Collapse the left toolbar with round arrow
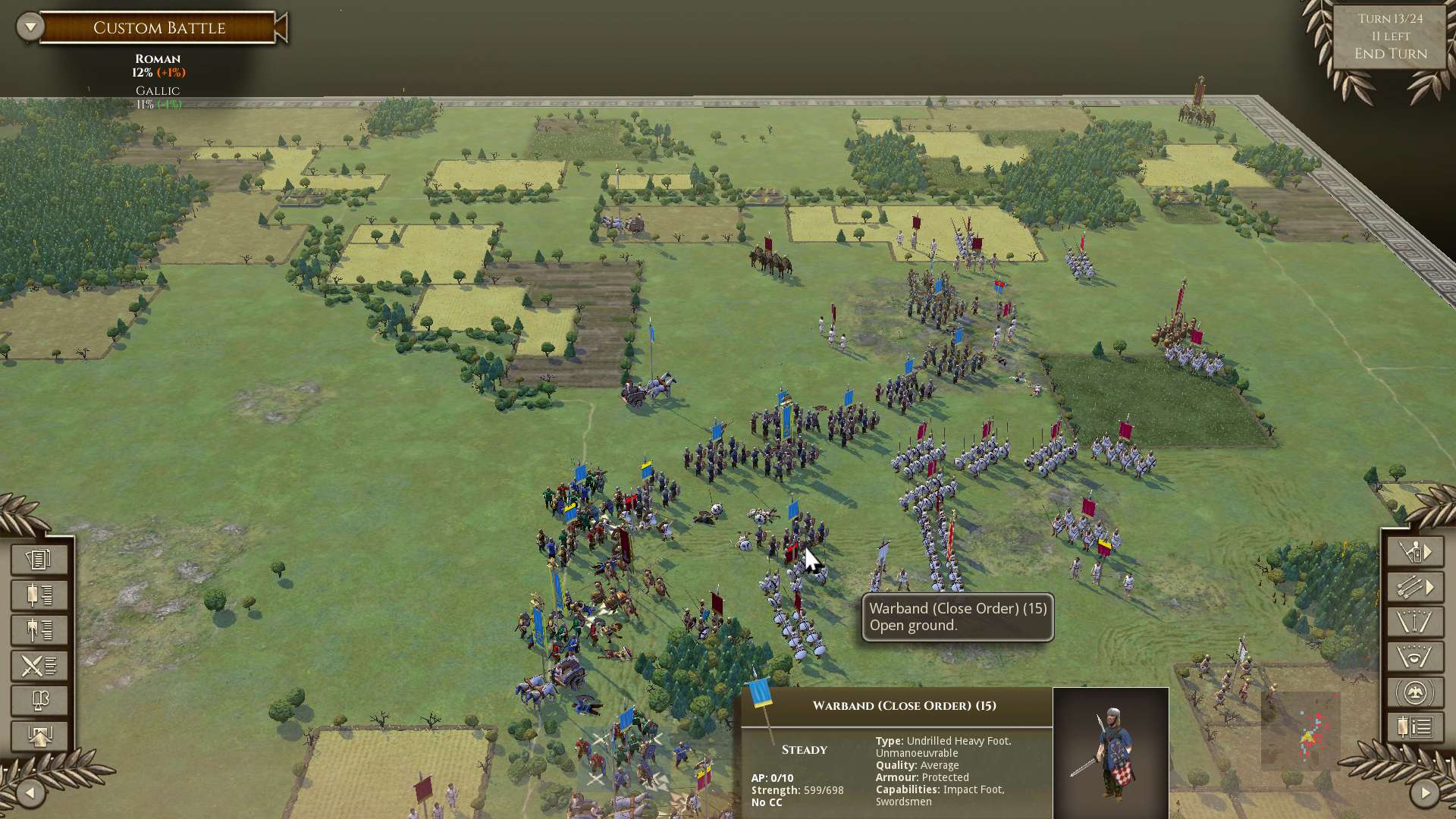This screenshot has height=819, width=1456. 30,793
